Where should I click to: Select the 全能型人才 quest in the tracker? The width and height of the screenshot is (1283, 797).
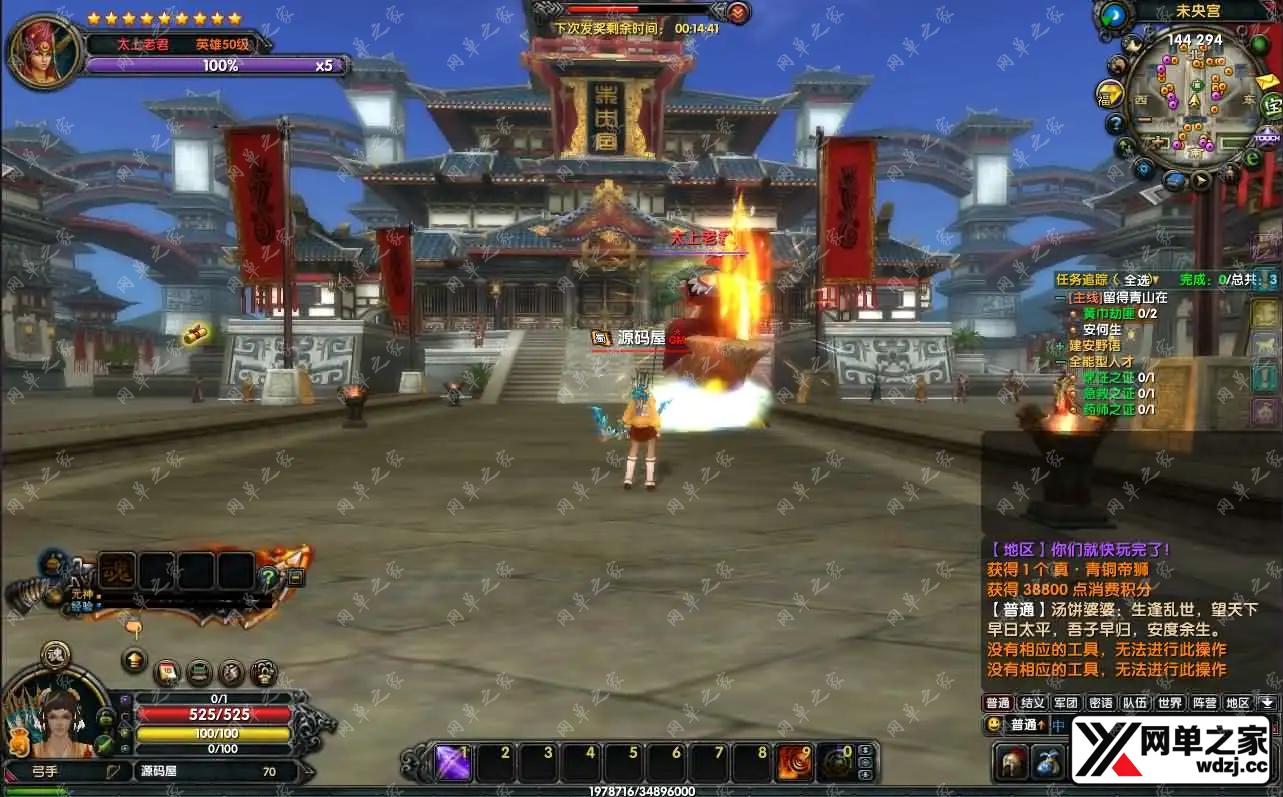(x=1101, y=361)
